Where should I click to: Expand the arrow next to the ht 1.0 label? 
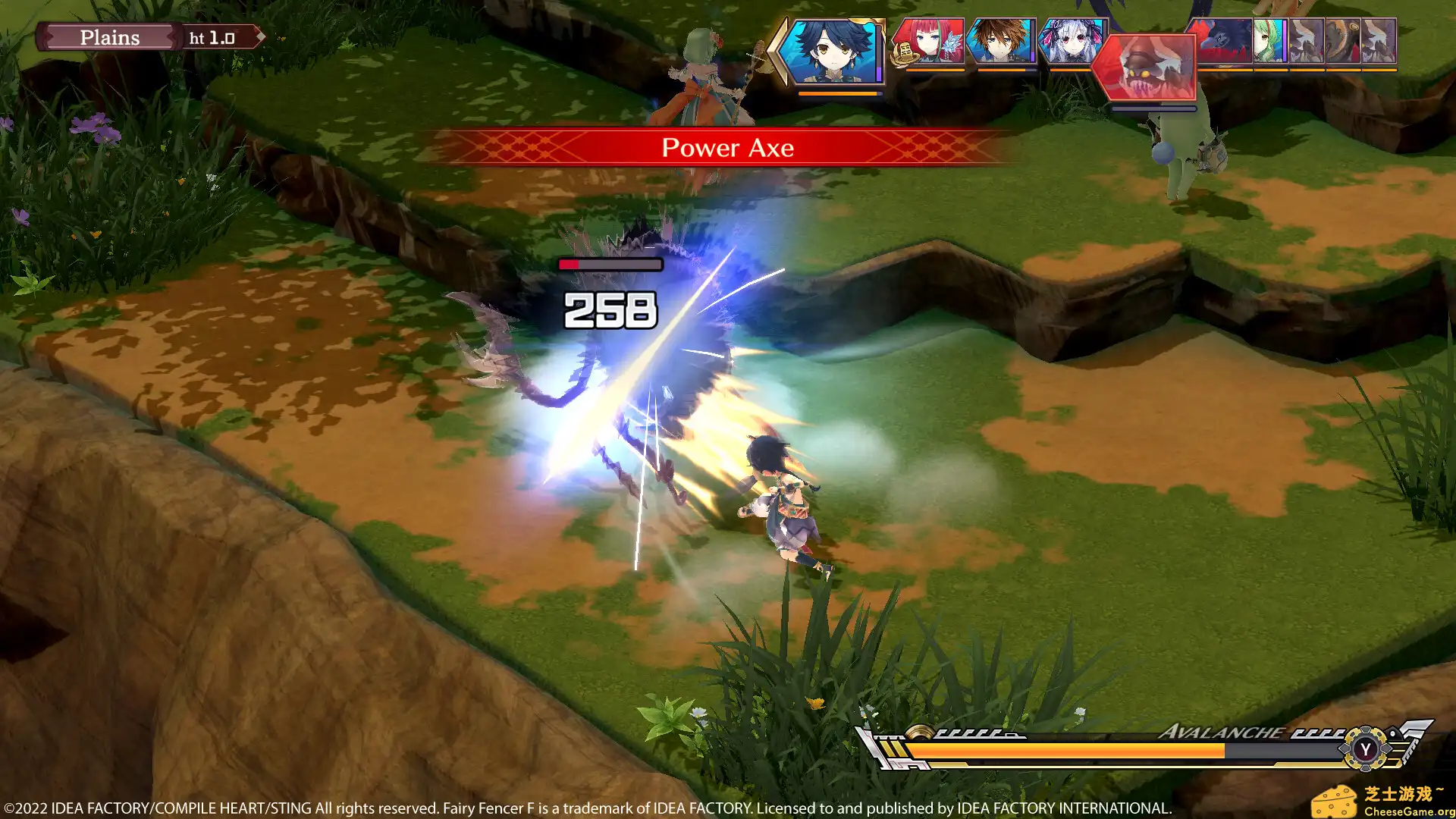pos(261,36)
